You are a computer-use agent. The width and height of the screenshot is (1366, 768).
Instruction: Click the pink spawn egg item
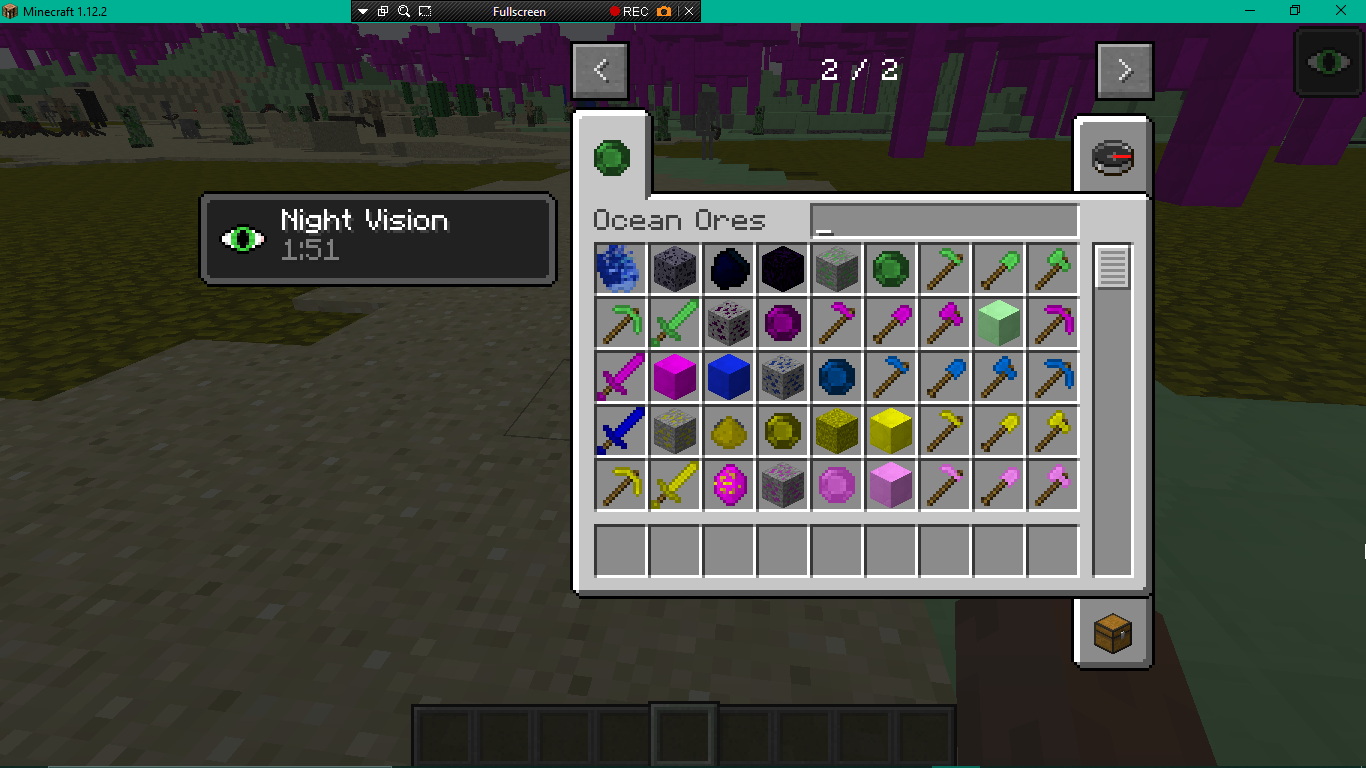click(x=729, y=486)
